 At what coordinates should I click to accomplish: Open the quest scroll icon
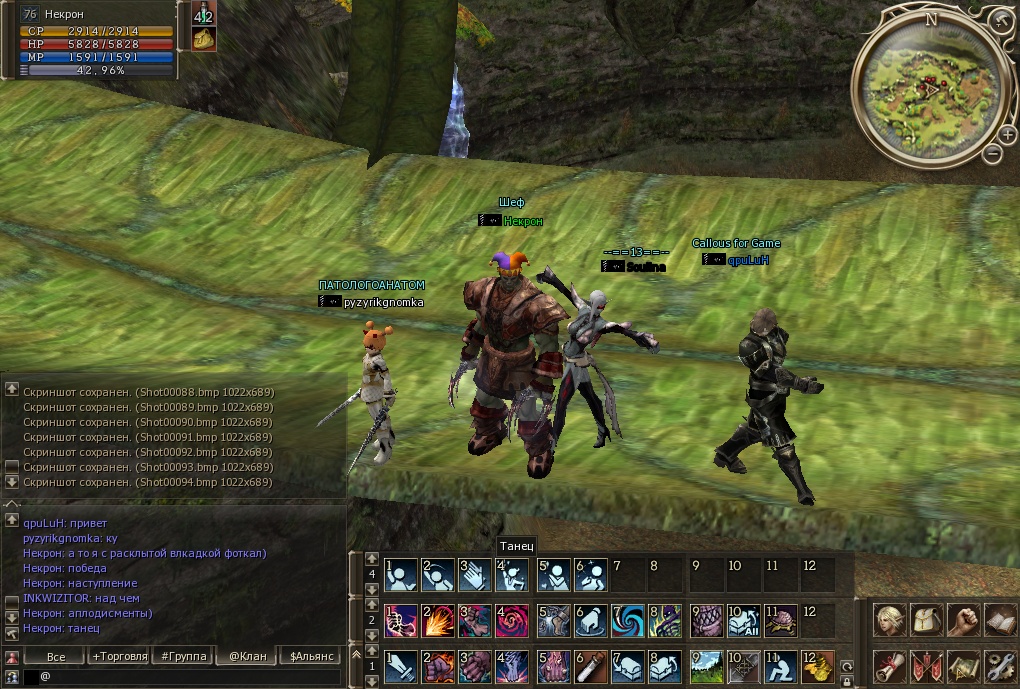(889, 666)
